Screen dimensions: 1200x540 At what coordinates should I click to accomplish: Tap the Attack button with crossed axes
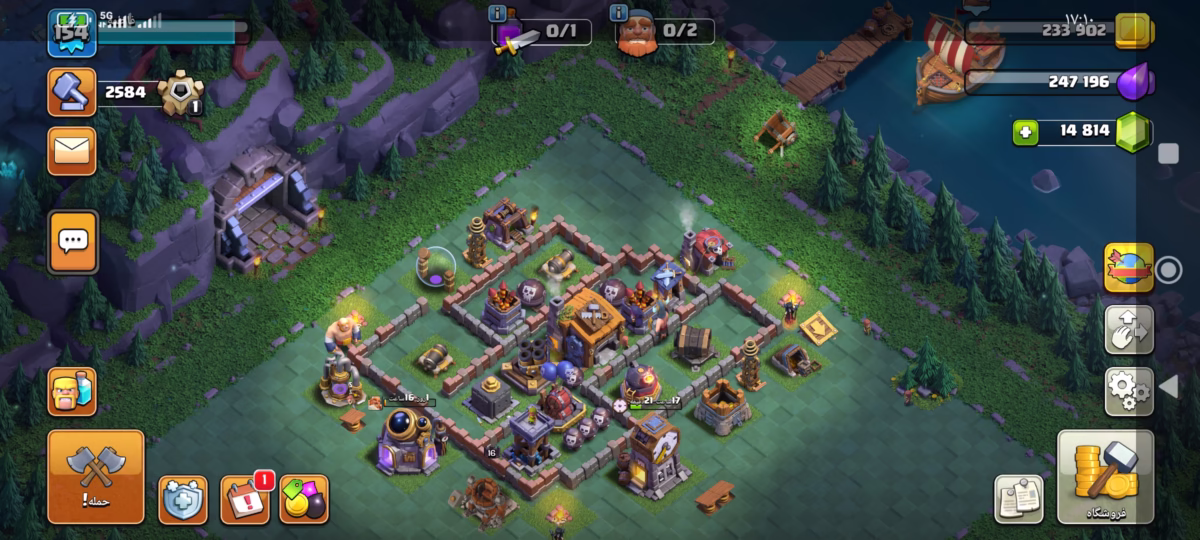[96, 476]
